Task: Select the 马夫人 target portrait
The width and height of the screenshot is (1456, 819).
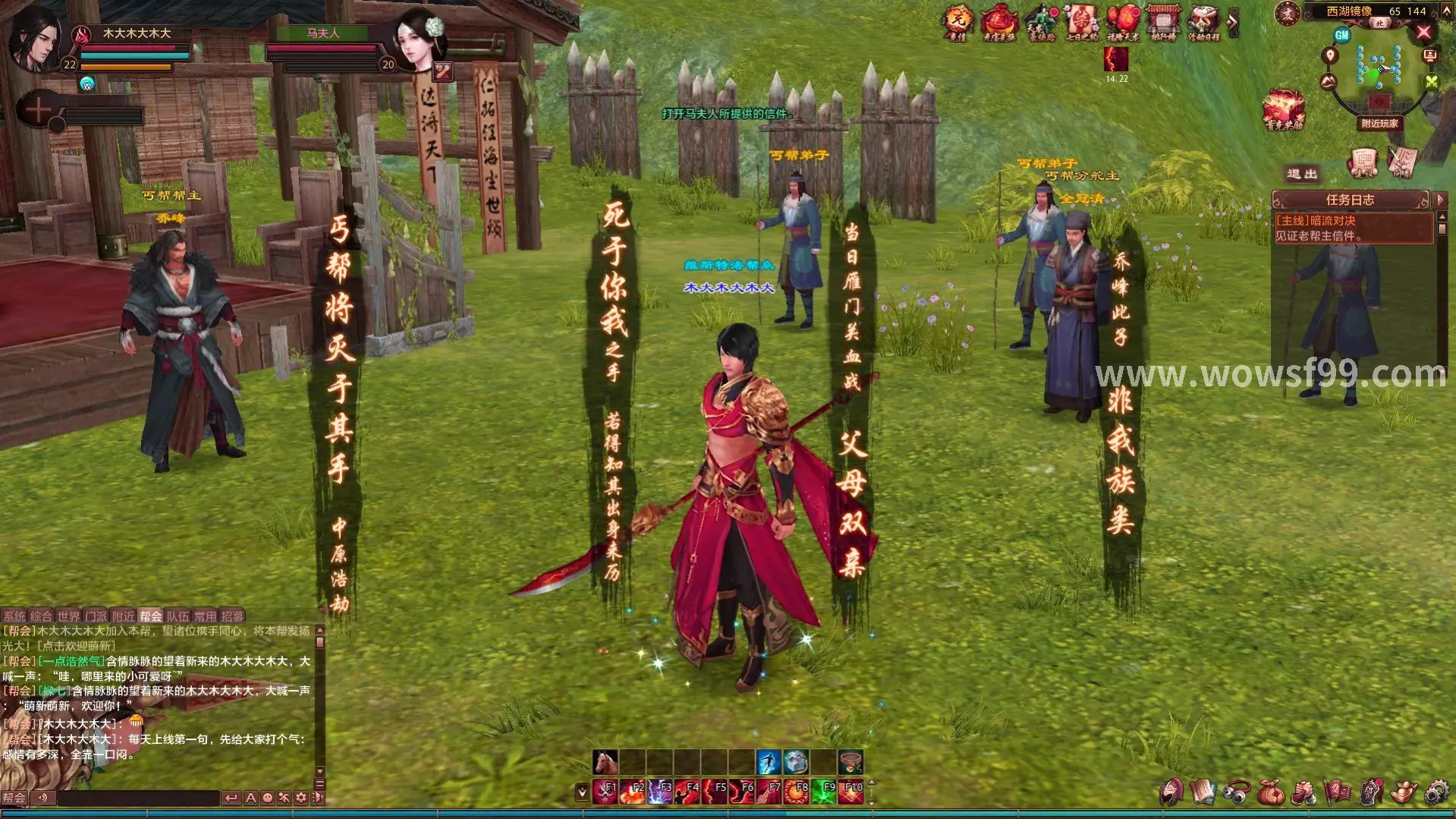Action: point(418,39)
